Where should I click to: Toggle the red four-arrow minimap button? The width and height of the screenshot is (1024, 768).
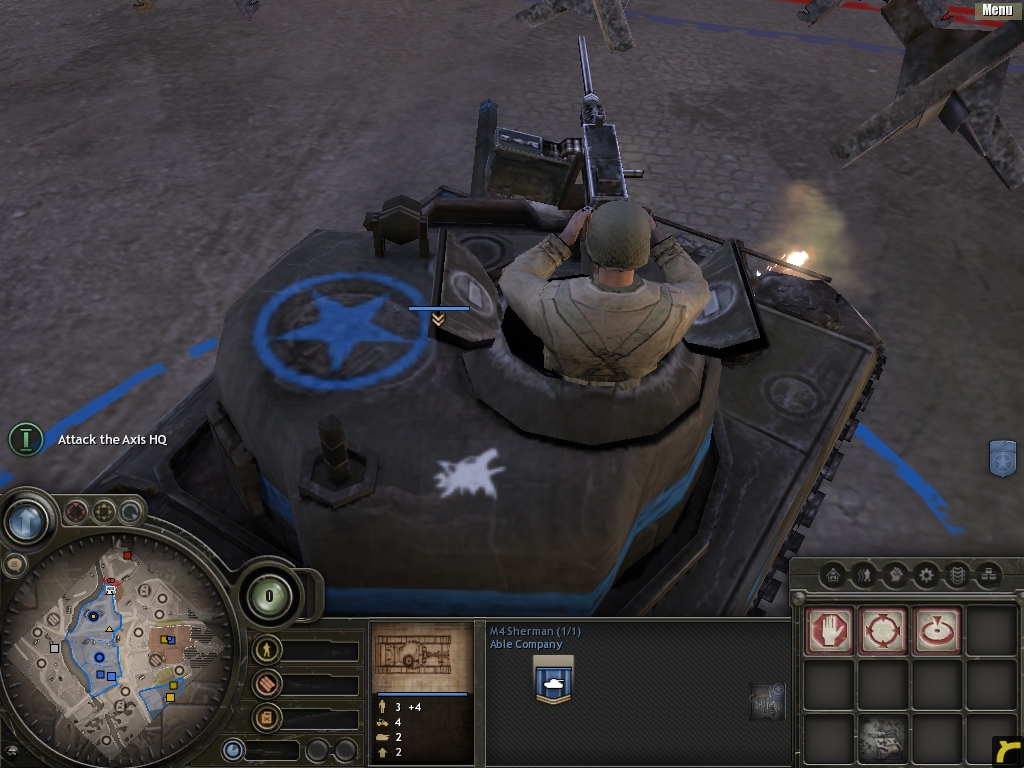coord(76,513)
